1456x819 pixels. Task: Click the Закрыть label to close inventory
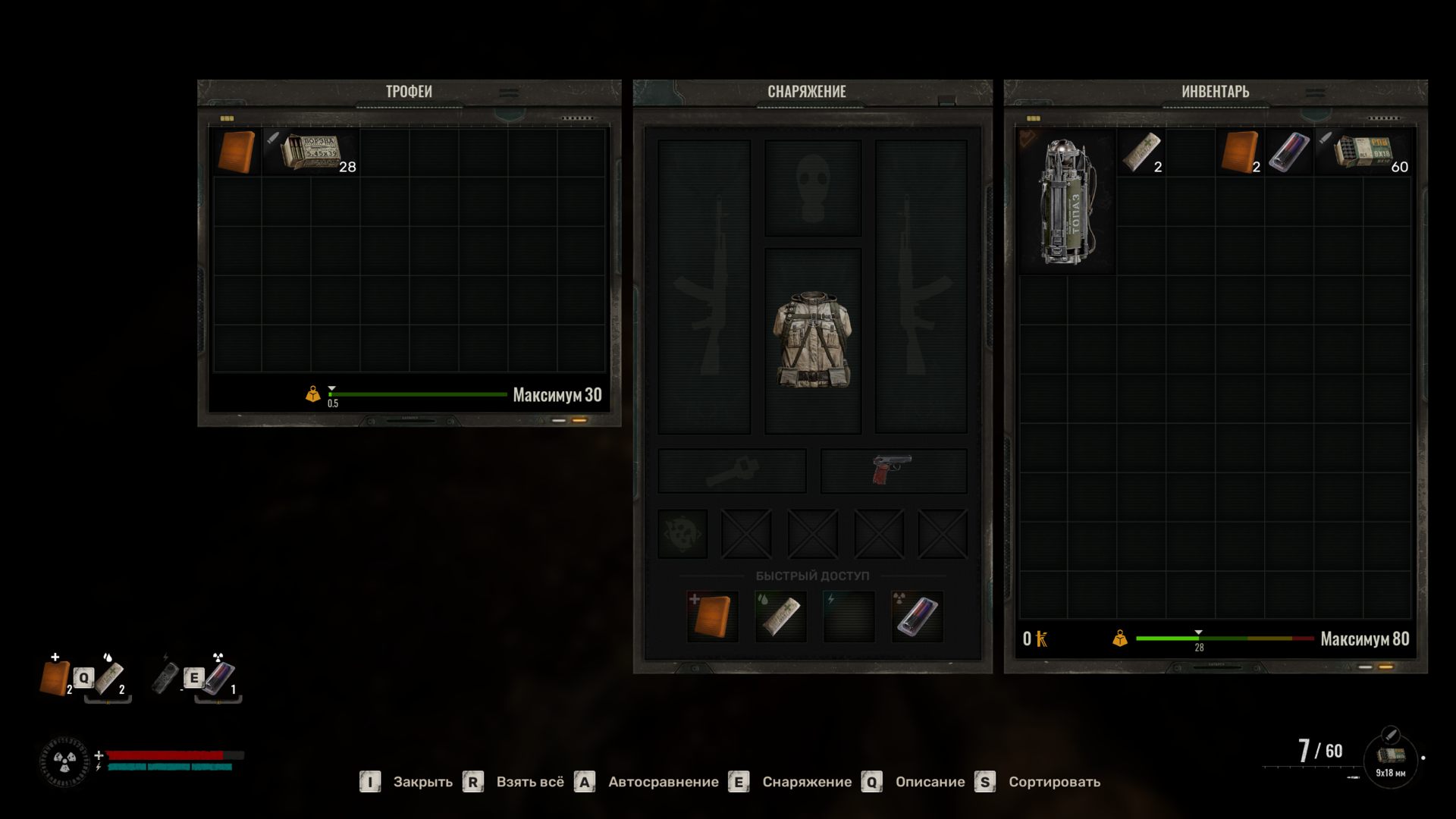pos(422,782)
